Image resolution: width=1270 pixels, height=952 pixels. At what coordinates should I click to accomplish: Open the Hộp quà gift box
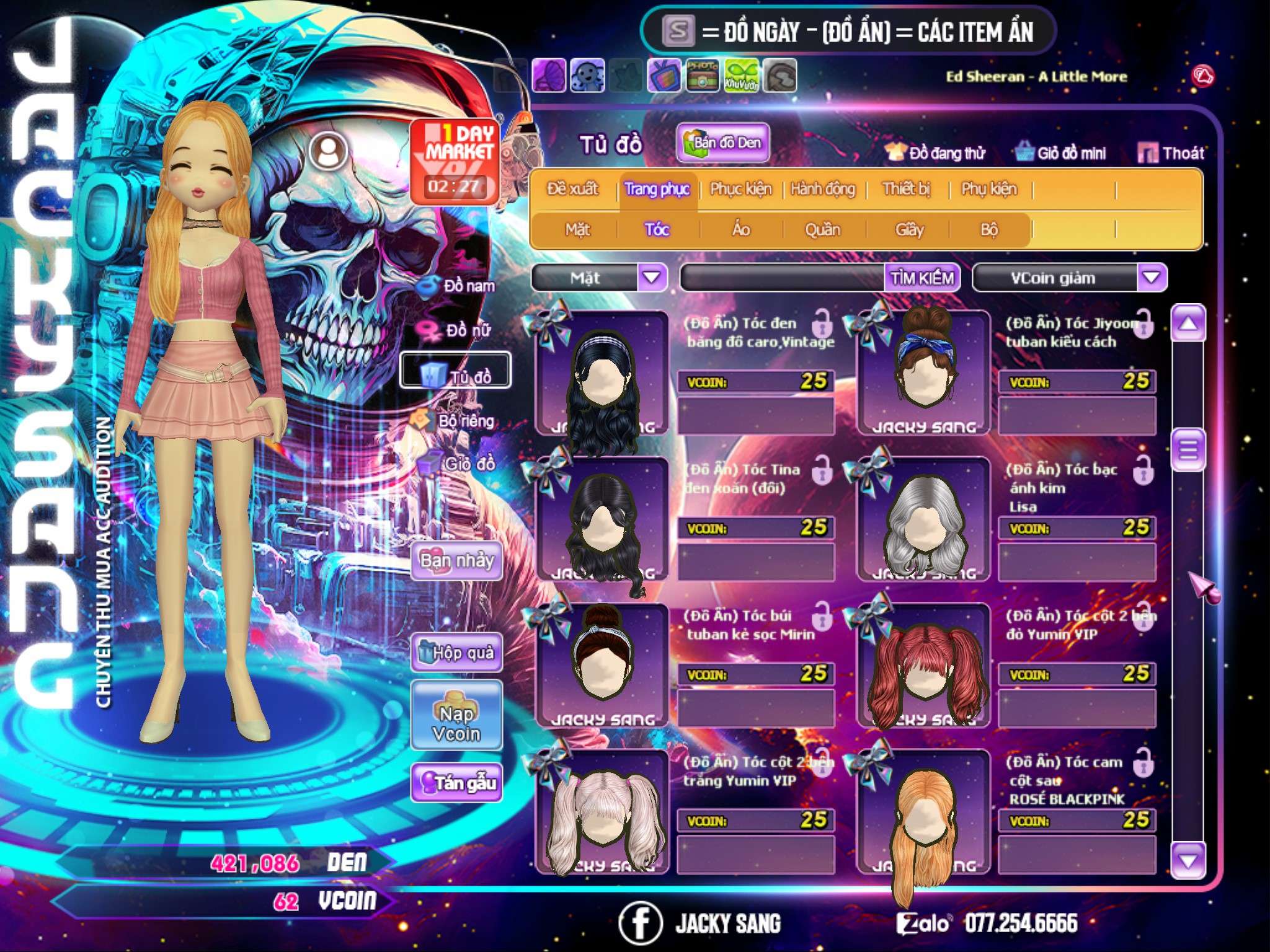coord(456,652)
